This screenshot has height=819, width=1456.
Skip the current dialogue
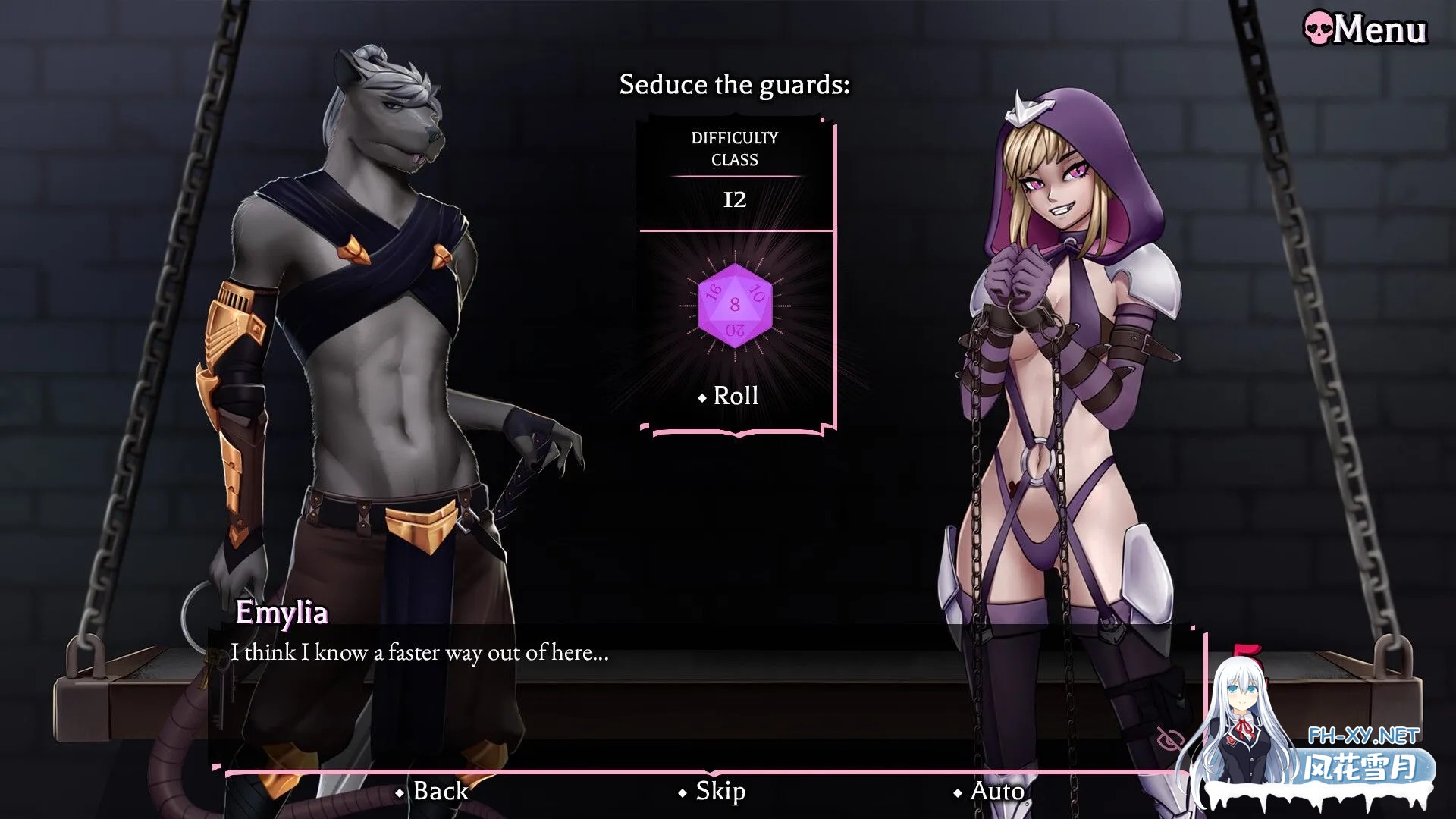point(712,791)
